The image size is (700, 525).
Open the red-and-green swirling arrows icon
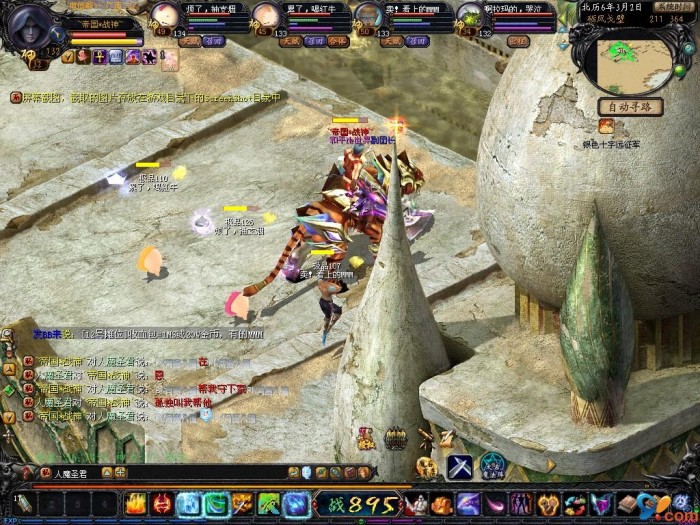[574, 504]
